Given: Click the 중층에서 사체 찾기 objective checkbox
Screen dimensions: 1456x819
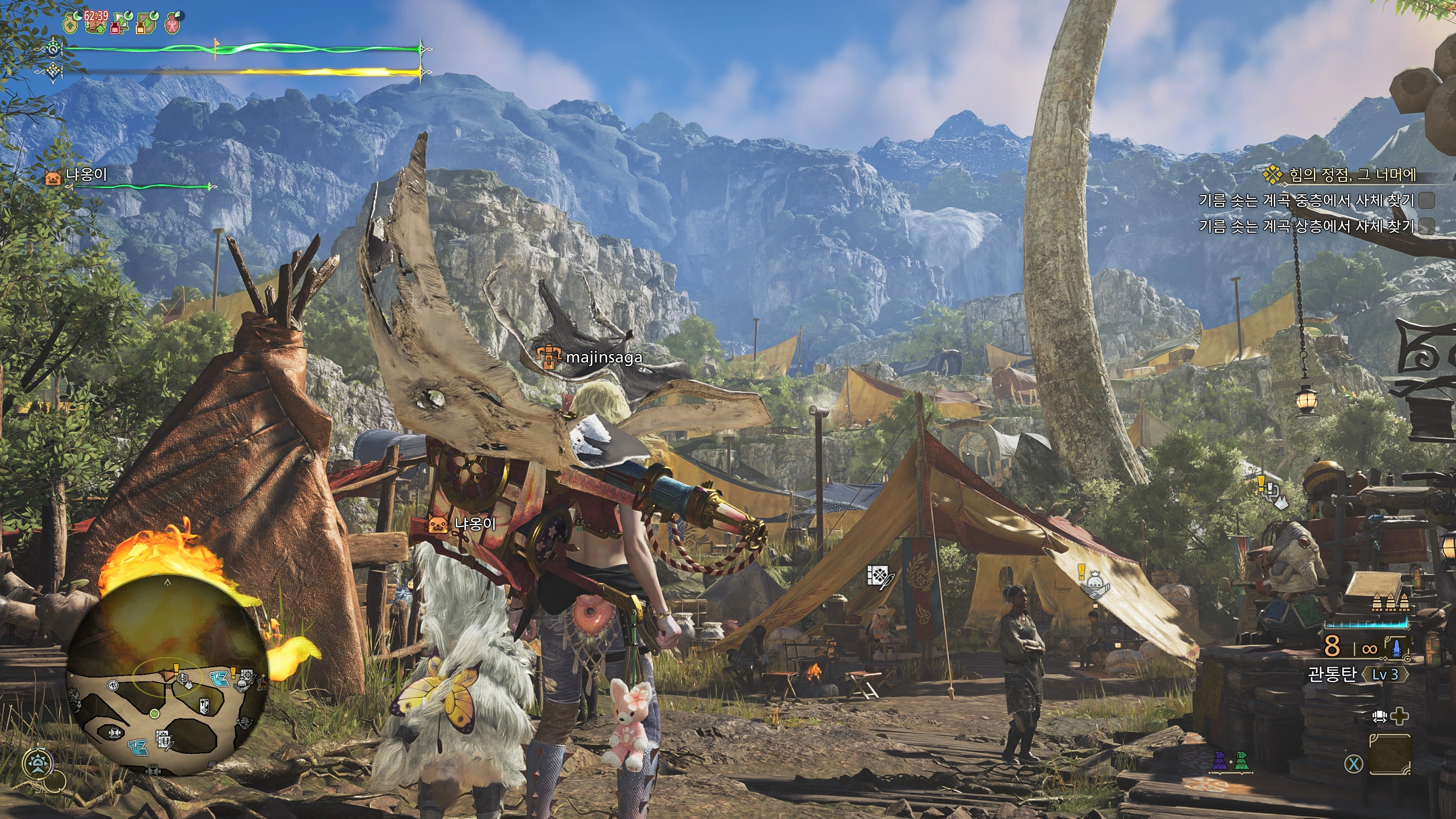Looking at the screenshot, I should click(1426, 200).
